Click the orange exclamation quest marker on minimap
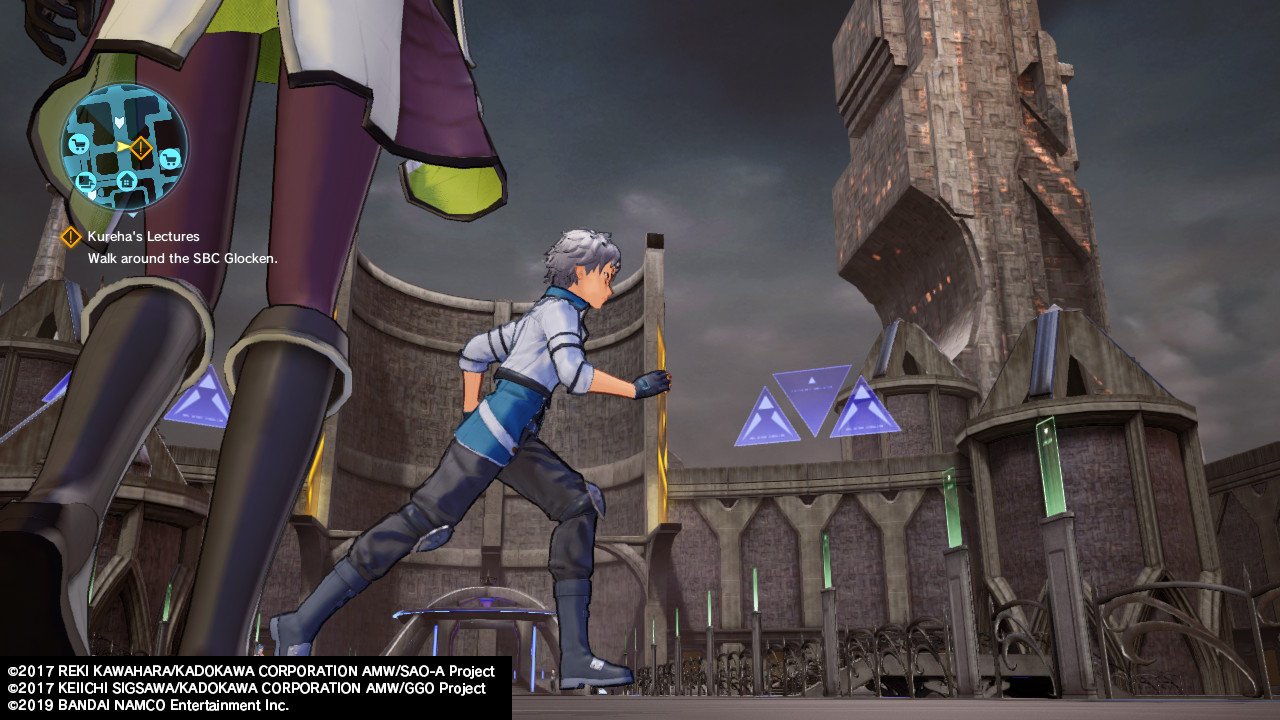The height and width of the screenshot is (720, 1280). click(x=140, y=147)
